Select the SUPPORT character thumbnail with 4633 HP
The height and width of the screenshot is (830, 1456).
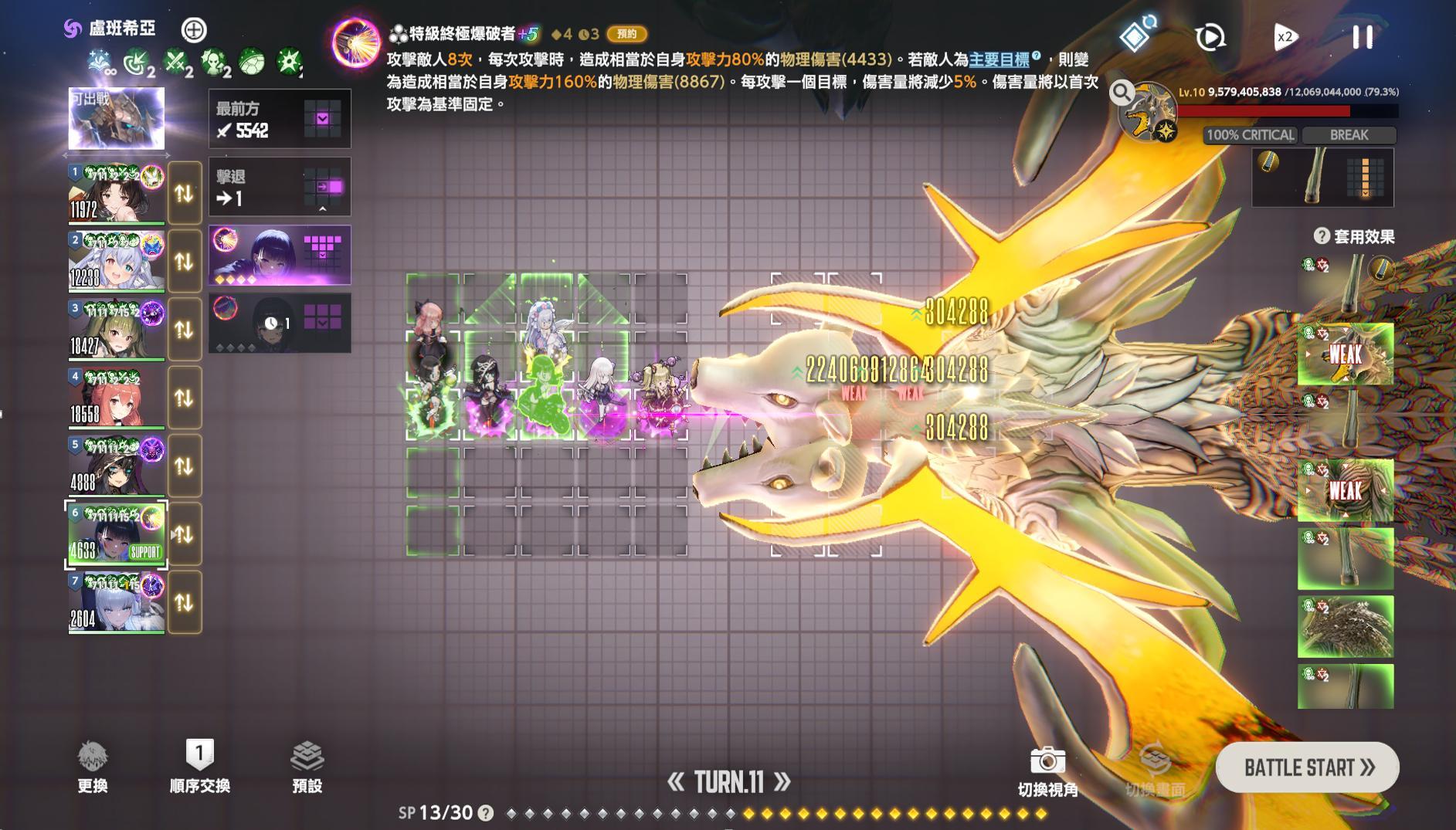(116, 533)
